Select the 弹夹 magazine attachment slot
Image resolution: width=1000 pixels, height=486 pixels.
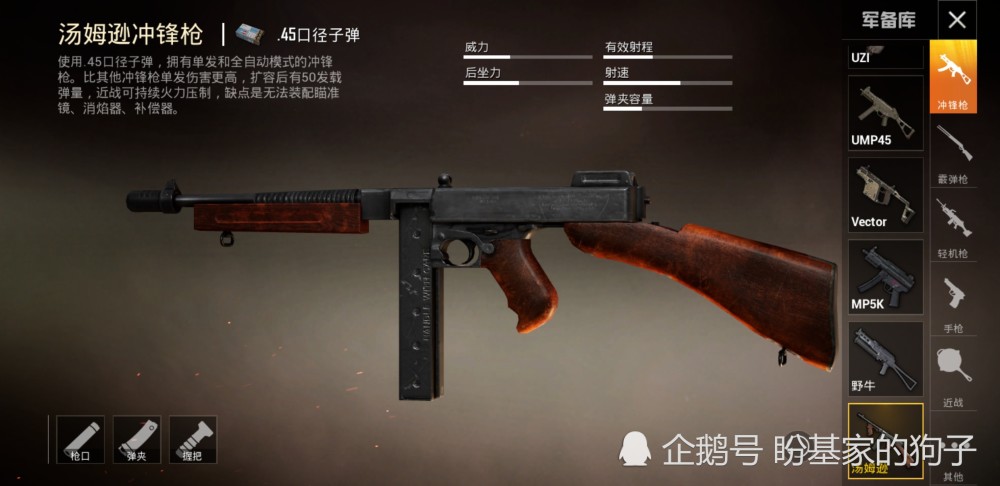click(x=137, y=440)
